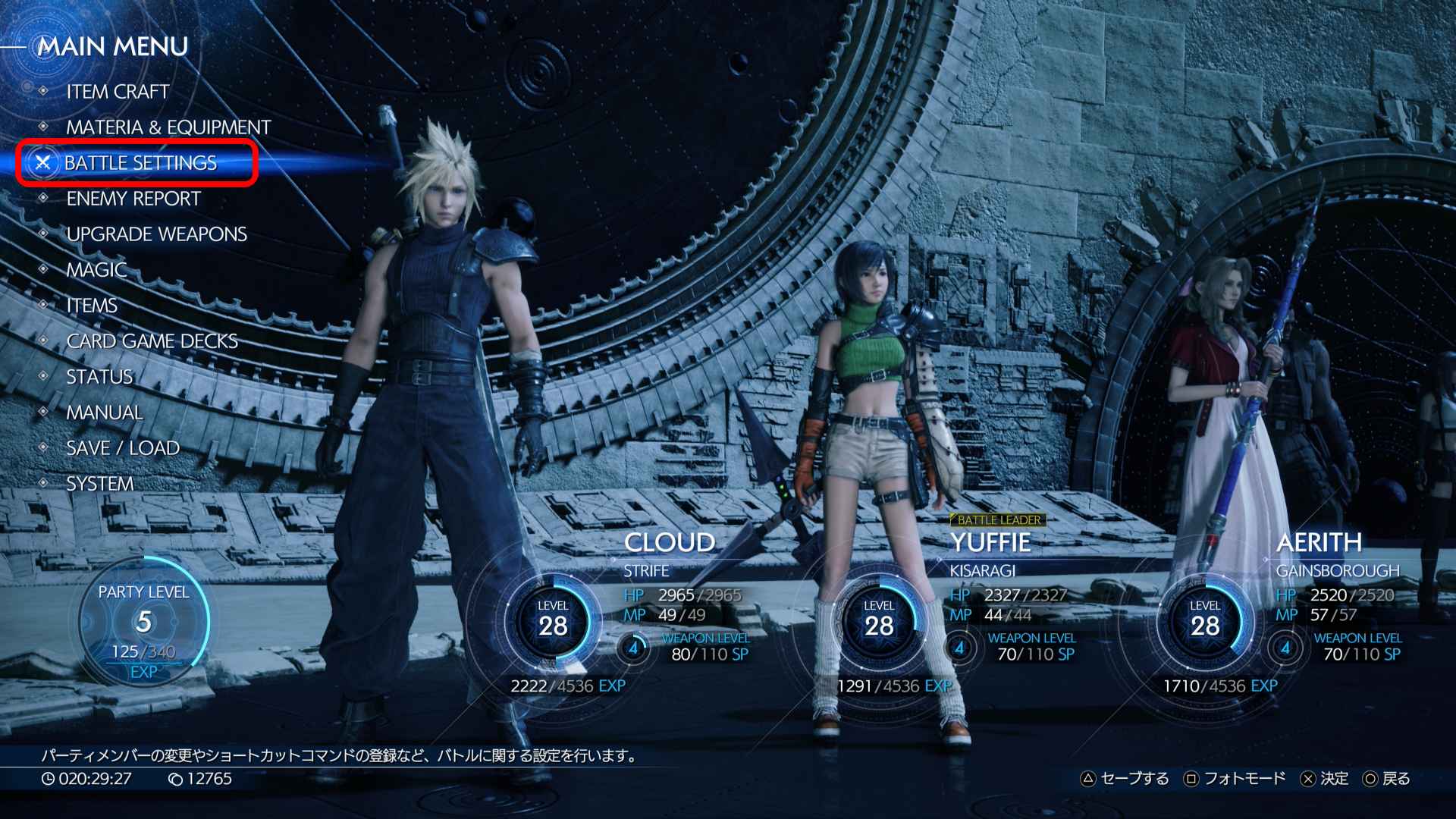Open the ENEMY REPORT menu entry

pos(133,198)
